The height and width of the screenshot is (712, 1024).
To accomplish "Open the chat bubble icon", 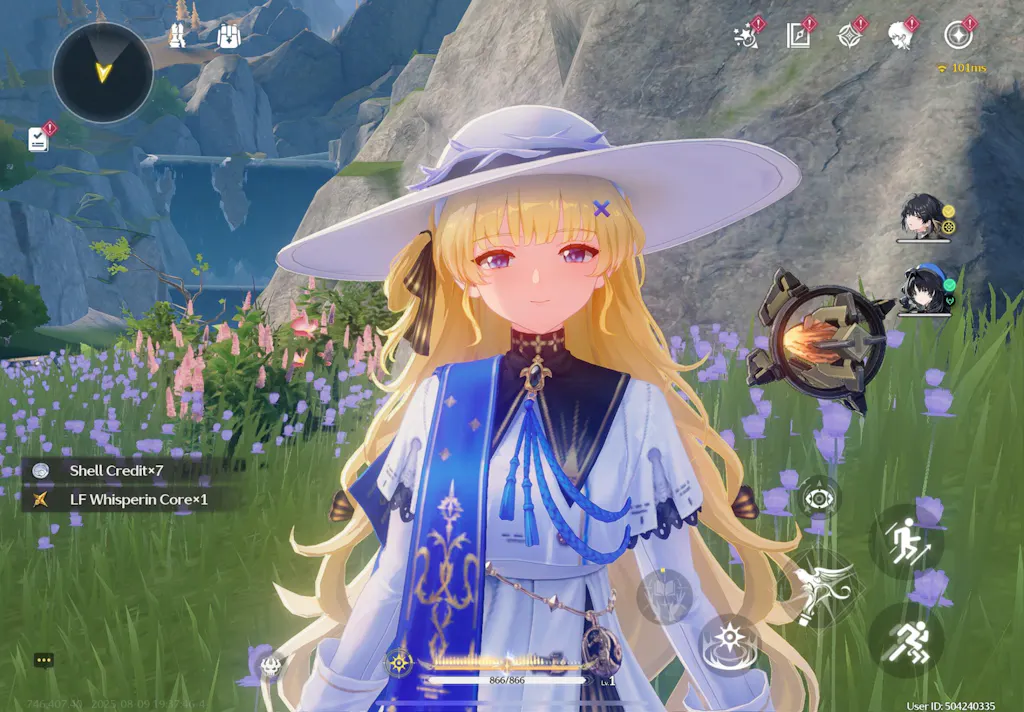I will (x=44, y=660).
